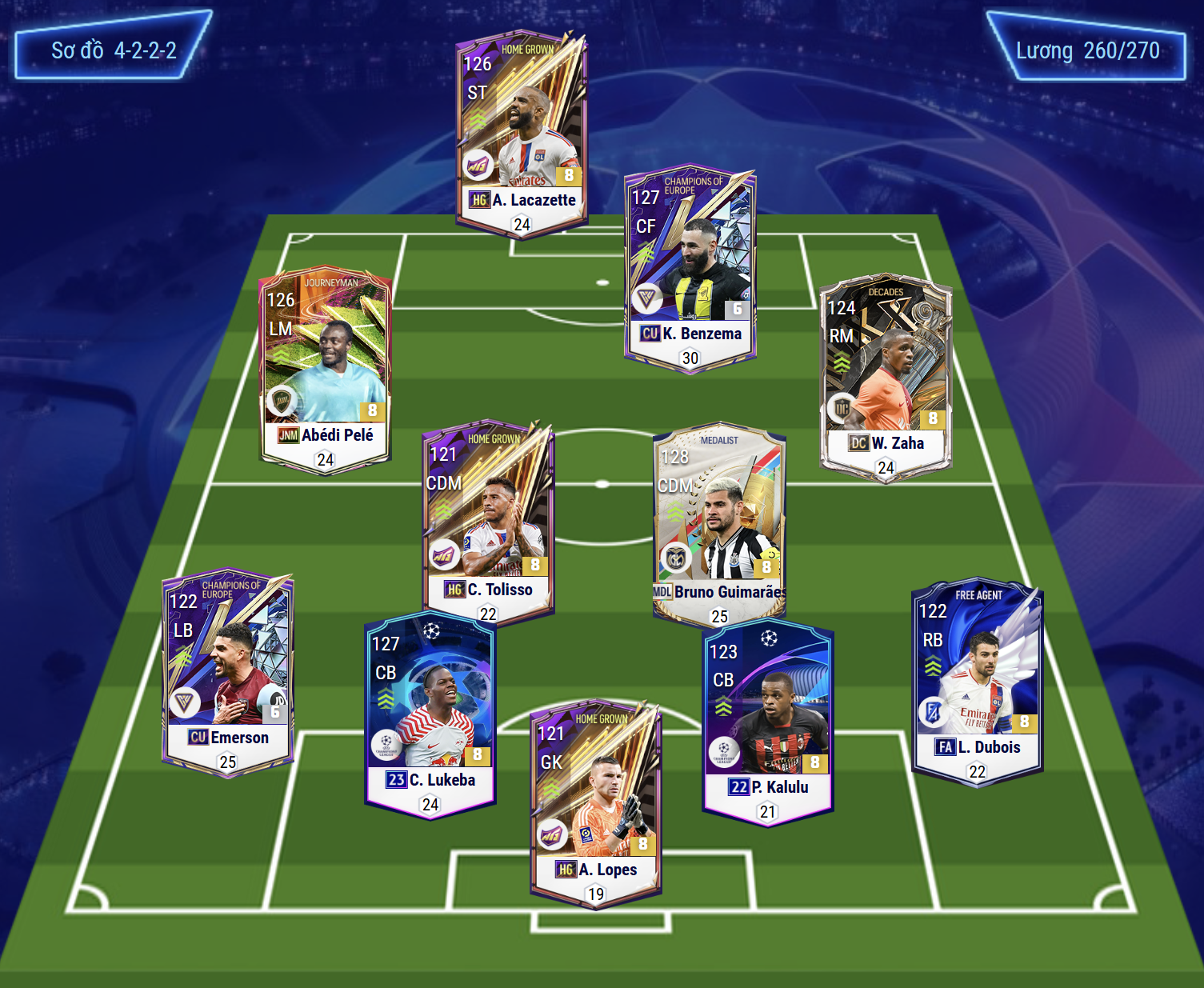Open the 4-2-2-2 formation panel
This screenshot has width=1204, height=988.
114,50
